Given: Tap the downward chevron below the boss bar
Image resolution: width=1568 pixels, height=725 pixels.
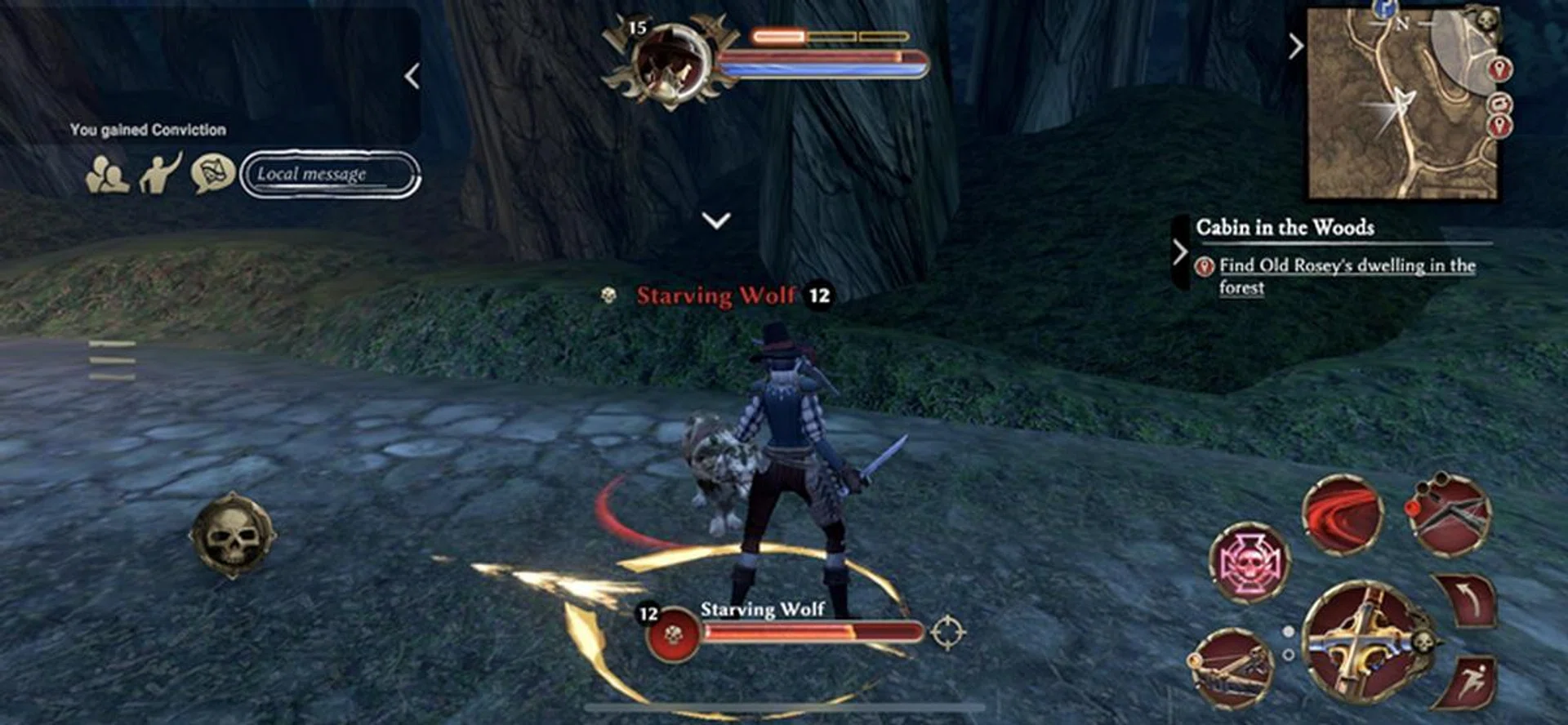Looking at the screenshot, I should click(x=715, y=219).
